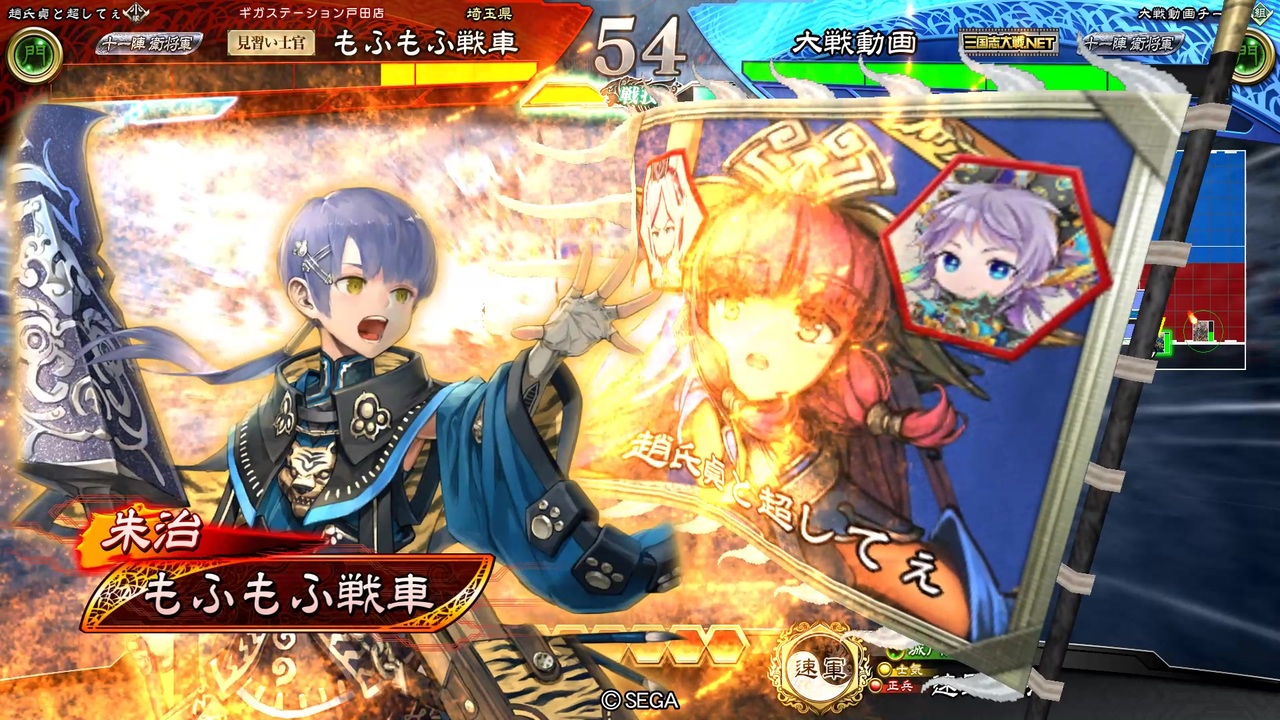Toggle the 見習い士官 officer title badge
This screenshot has height=720, width=1280.
(269, 42)
